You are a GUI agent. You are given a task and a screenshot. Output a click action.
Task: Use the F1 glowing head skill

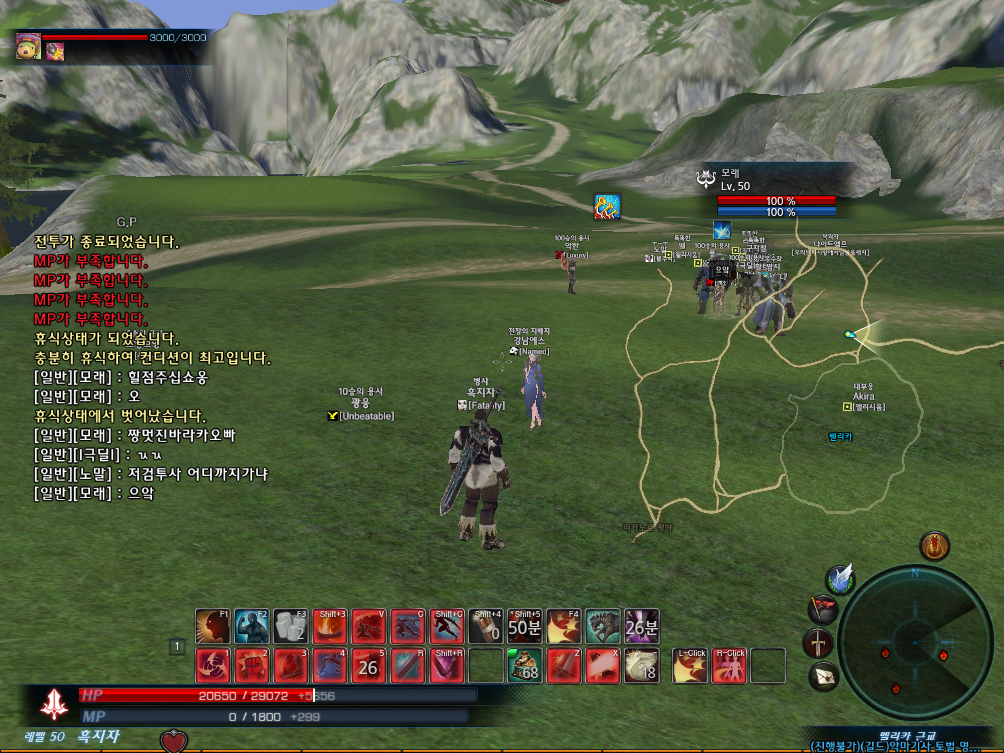point(212,626)
